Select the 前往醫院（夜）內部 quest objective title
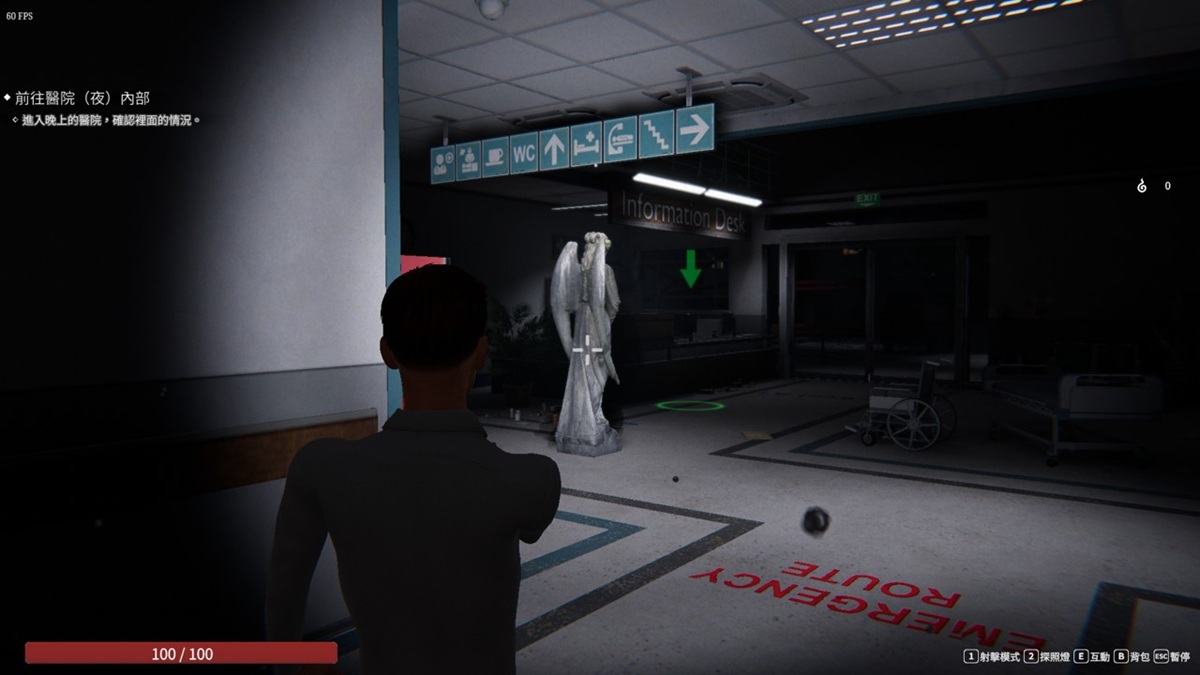Screen dimensions: 1200x675 coord(82,98)
